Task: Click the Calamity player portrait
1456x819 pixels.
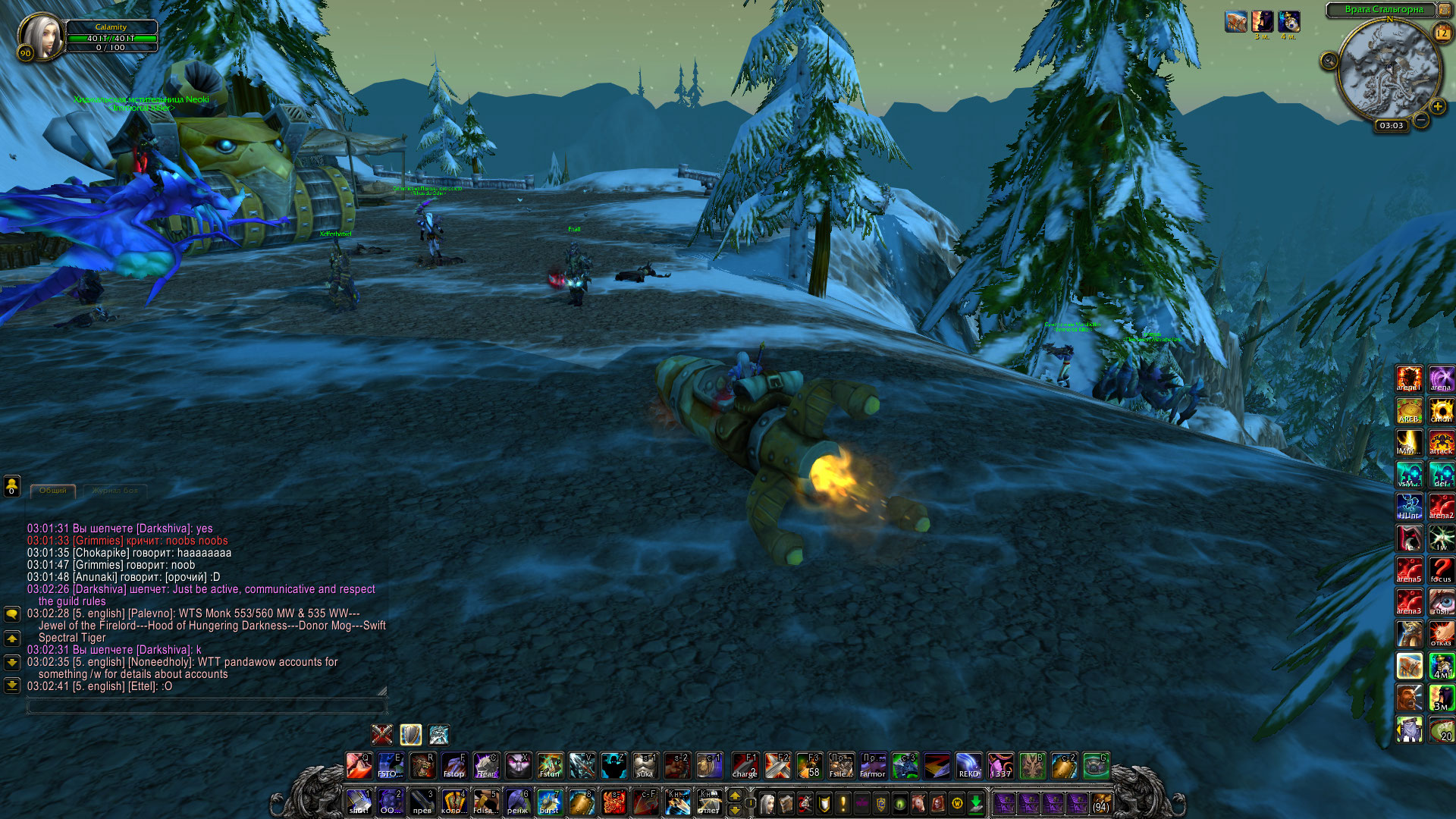Action: pyautogui.click(x=42, y=35)
